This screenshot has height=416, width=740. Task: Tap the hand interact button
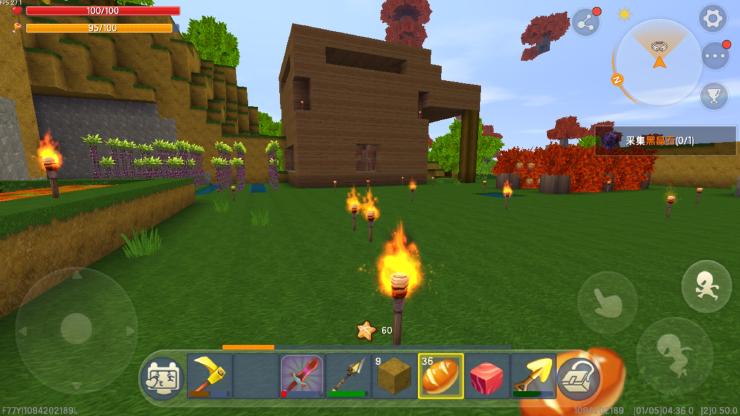(x=607, y=302)
